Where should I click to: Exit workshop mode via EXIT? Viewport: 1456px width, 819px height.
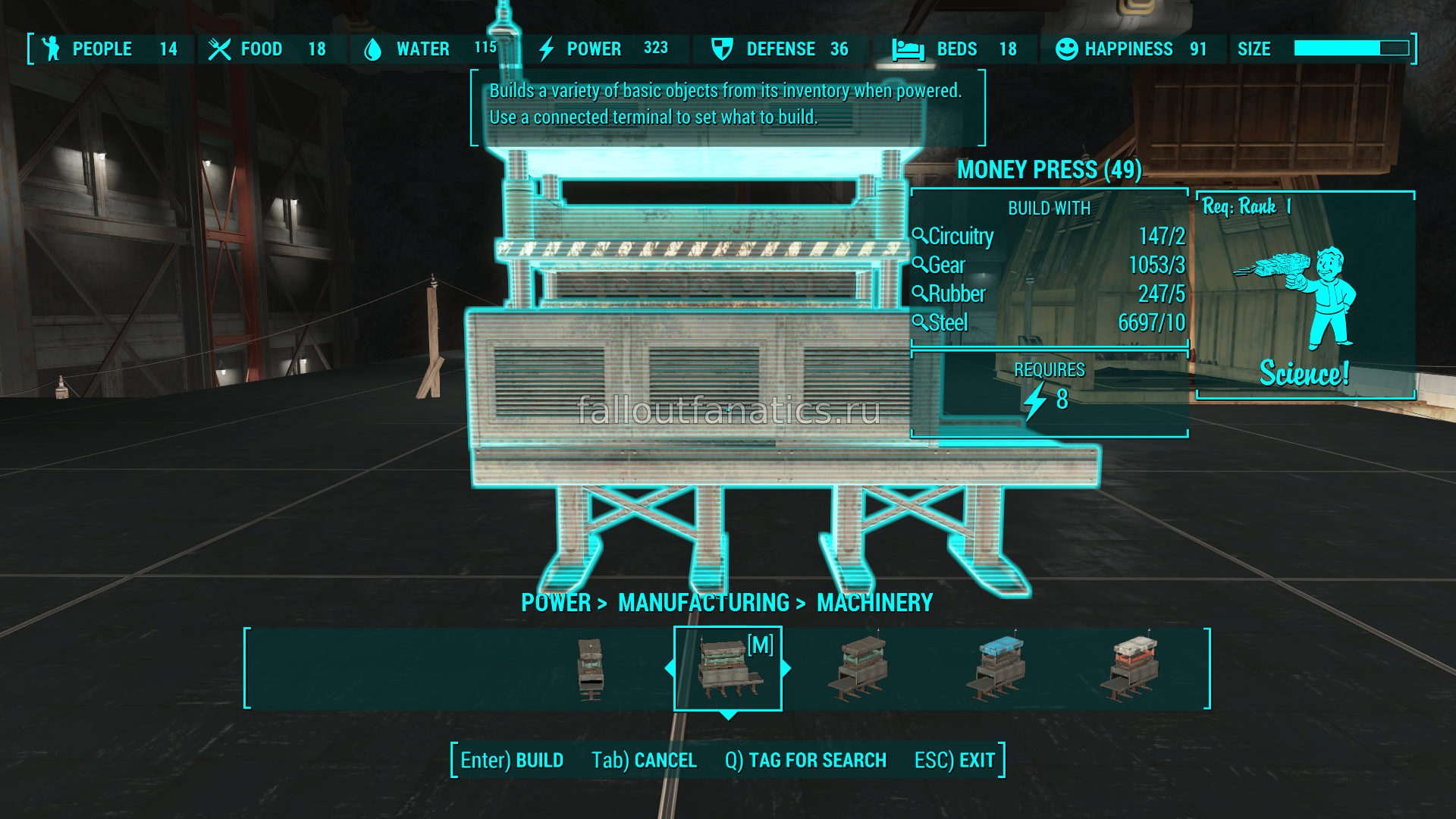(x=955, y=760)
